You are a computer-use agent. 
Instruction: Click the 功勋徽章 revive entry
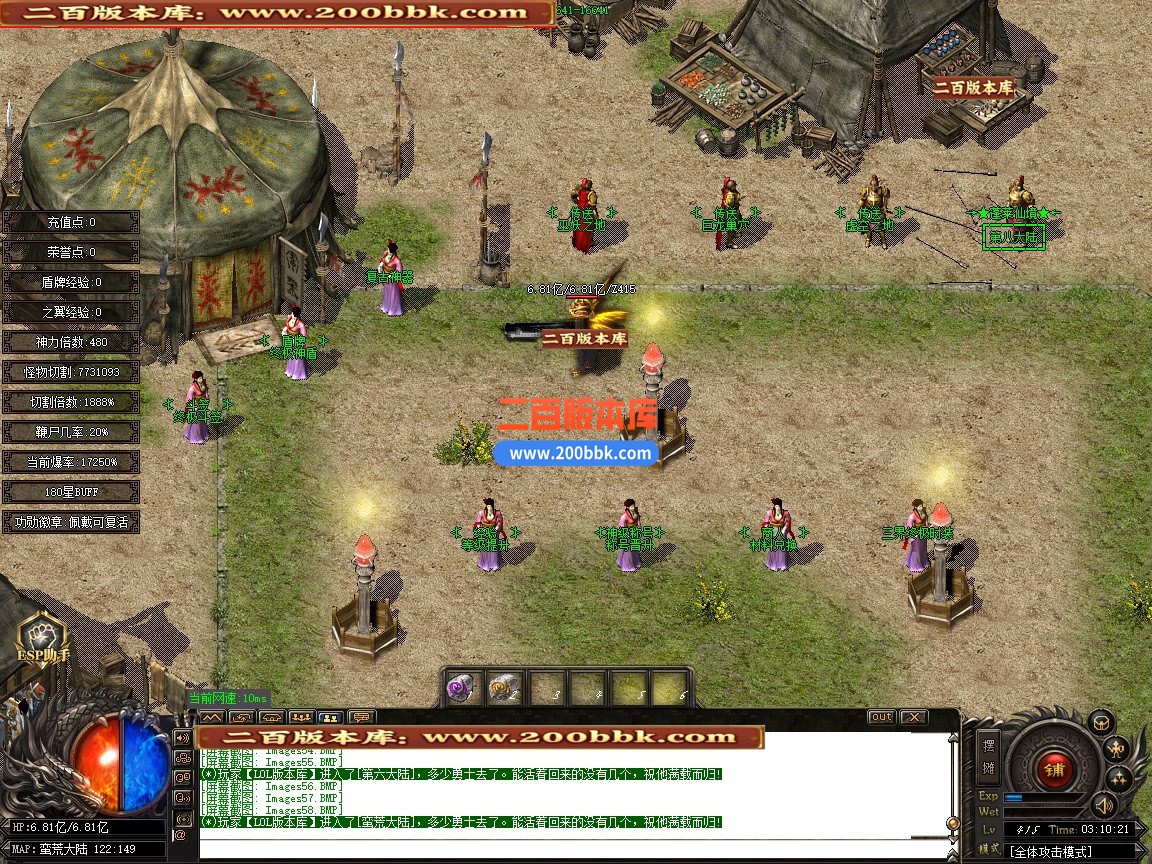(71, 522)
